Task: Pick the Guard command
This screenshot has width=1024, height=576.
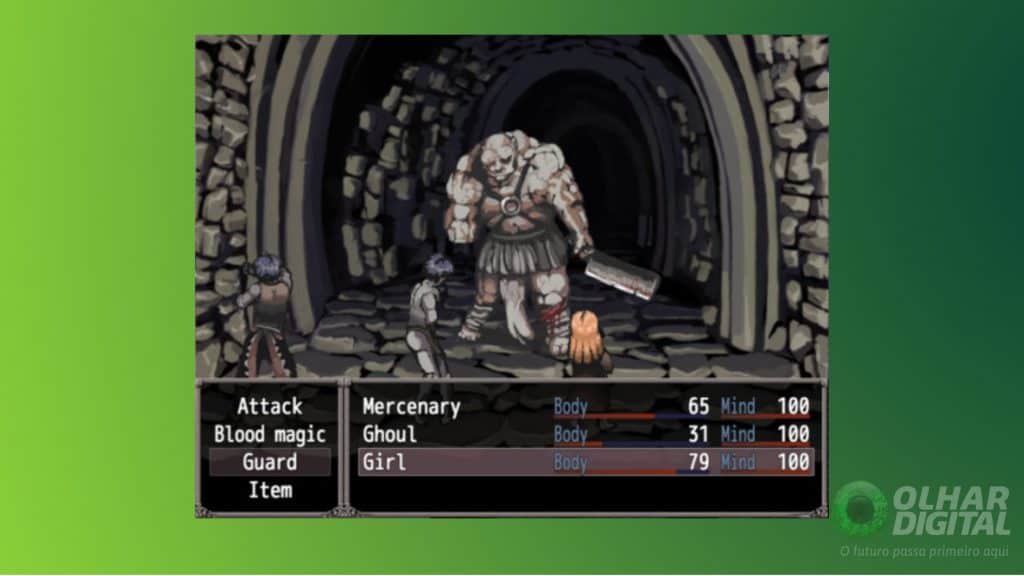Action: point(269,462)
